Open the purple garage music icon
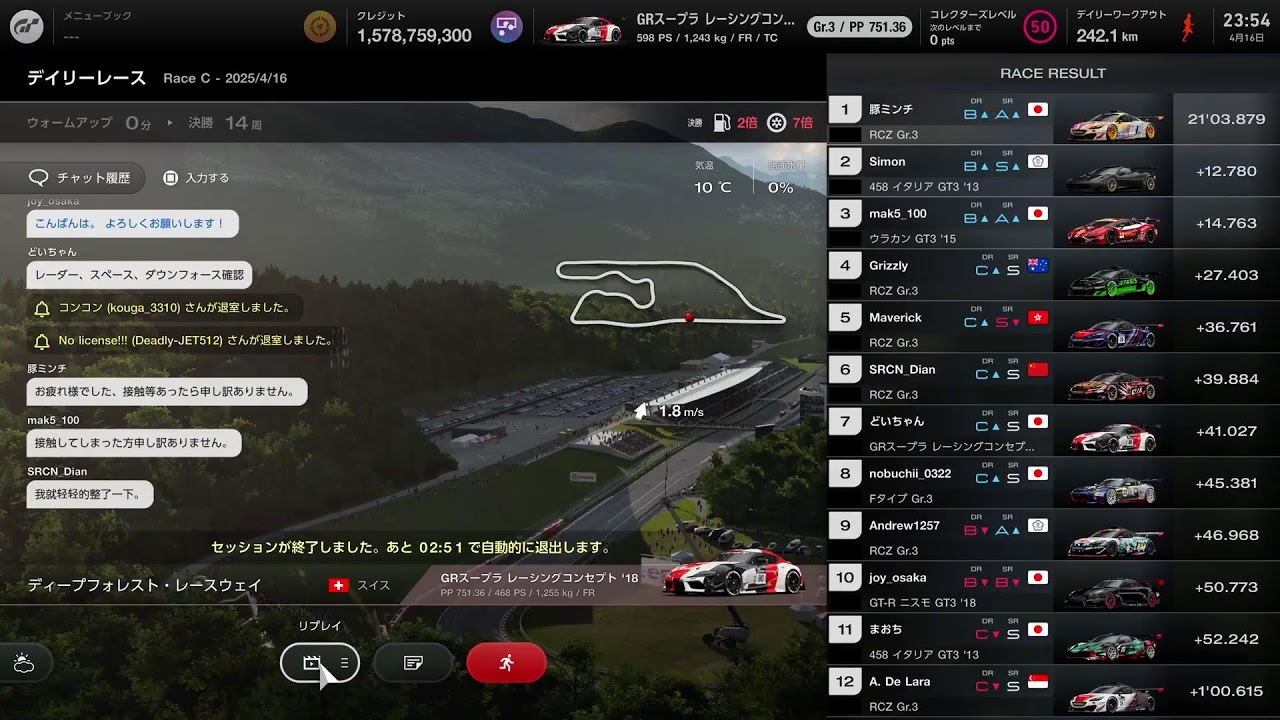Viewport: 1280px width, 720px height. pos(507,27)
